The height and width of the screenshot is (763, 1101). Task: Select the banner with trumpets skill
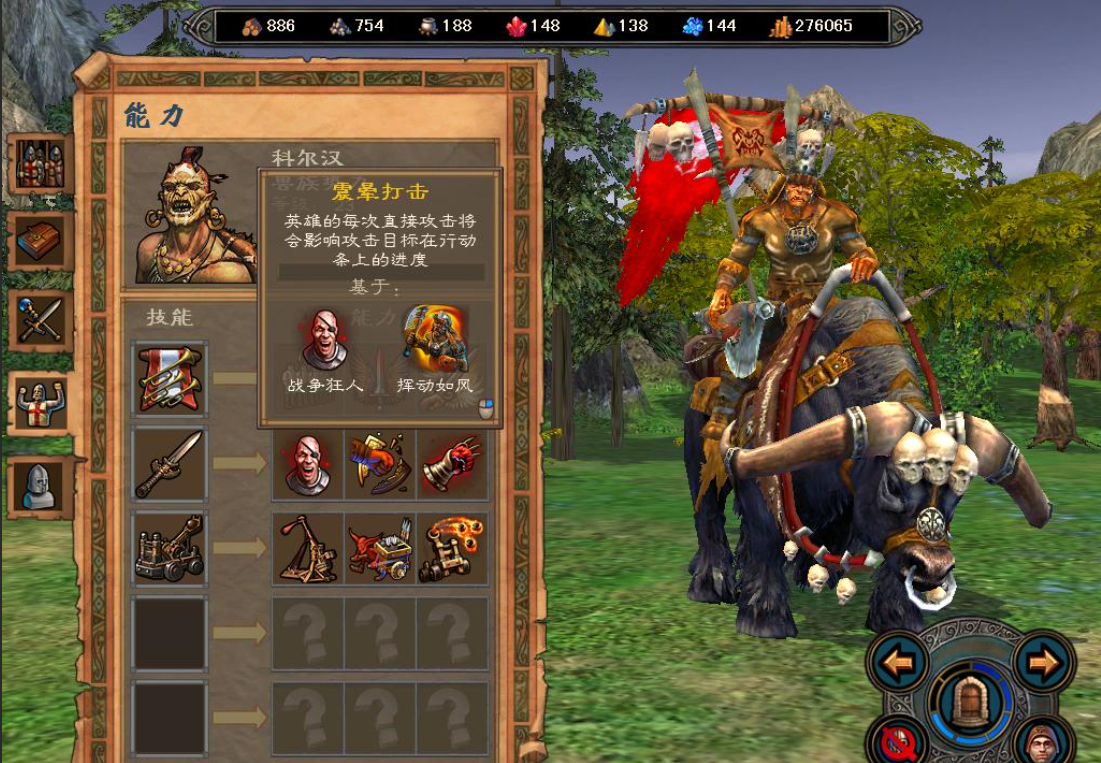click(170, 378)
